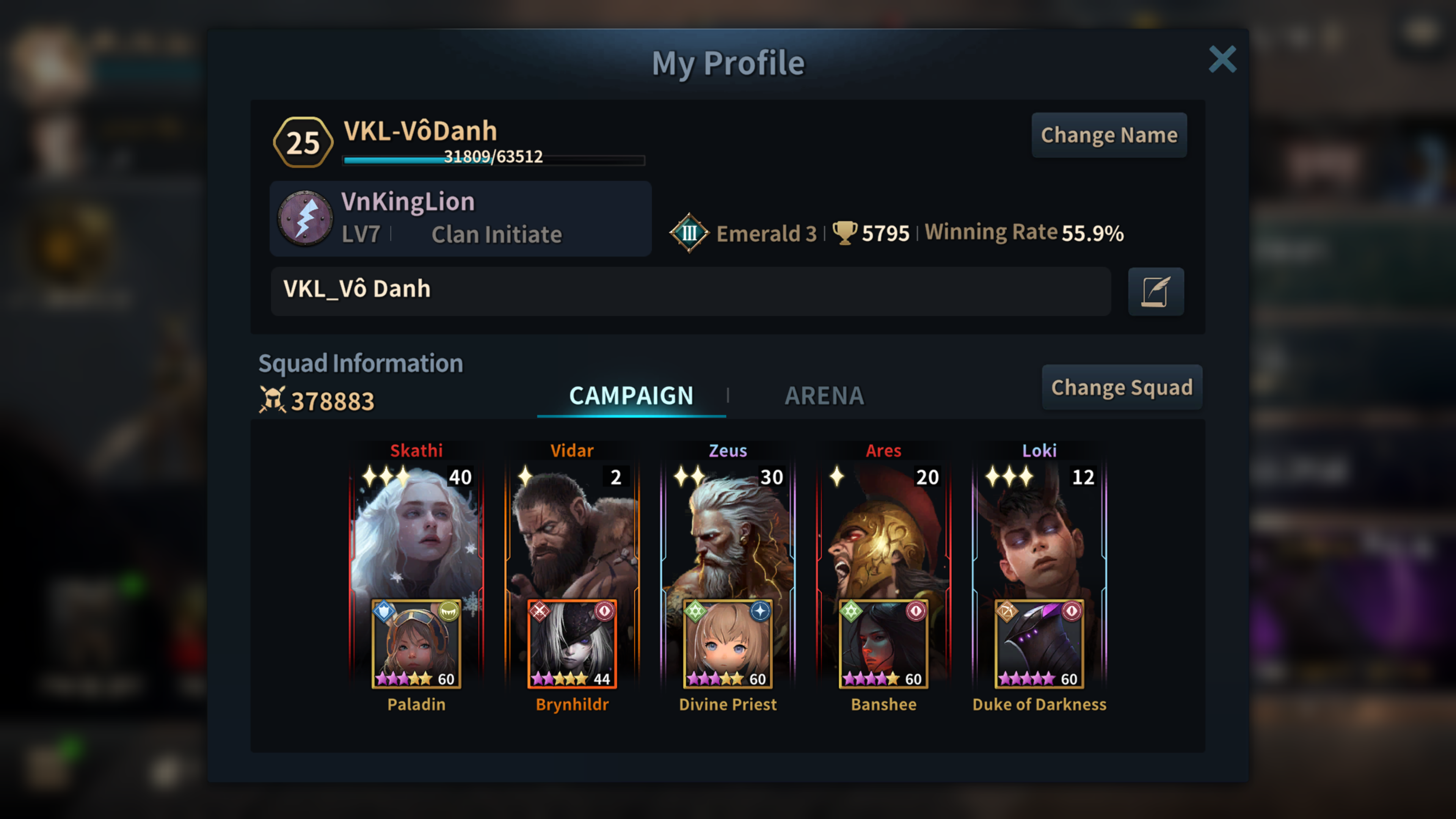Open the Change Squad screen
This screenshot has height=819, width=1456.
(x=1122, y=387)
